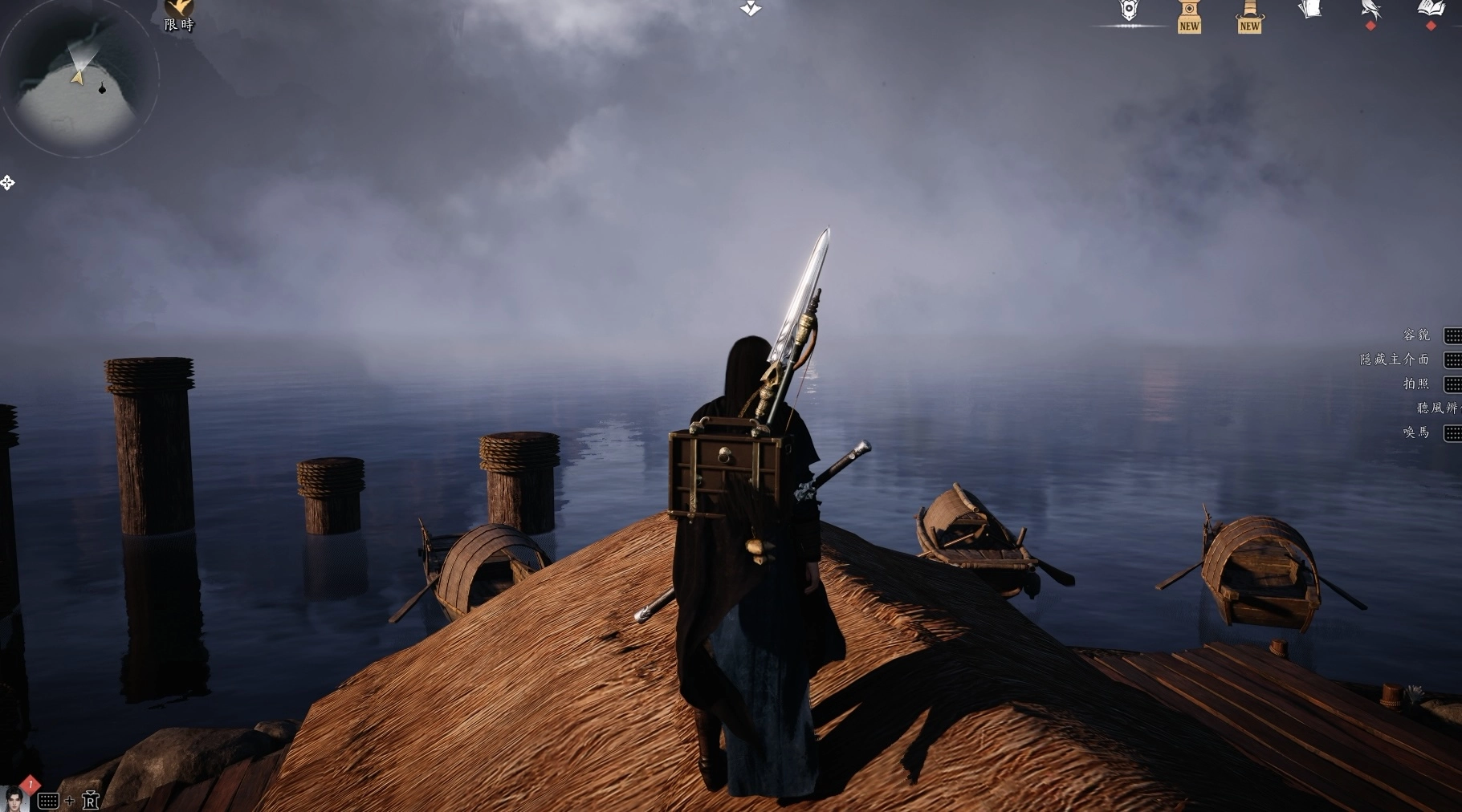Select the 容貌 appearance option
This screenshot has height=812, width=1462.
click(x=1417, y=335)
